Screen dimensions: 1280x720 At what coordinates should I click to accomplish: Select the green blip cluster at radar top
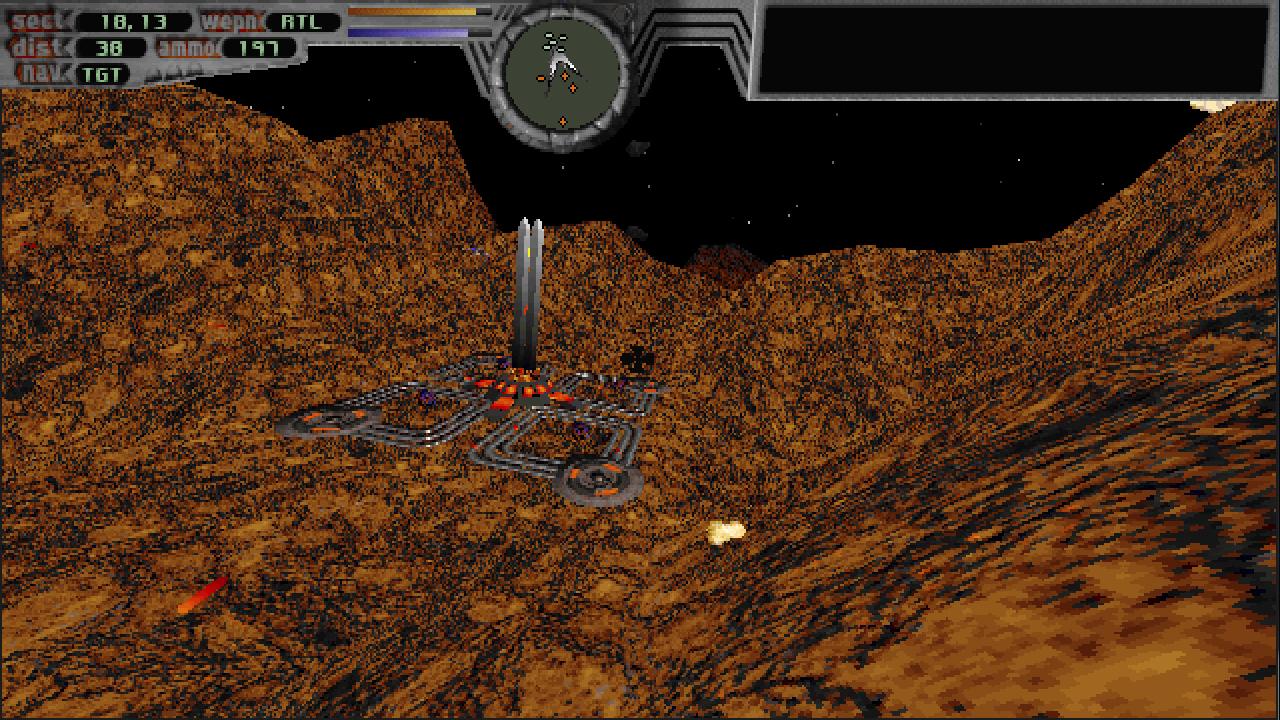pyautogui.click(x=553, y=40)
